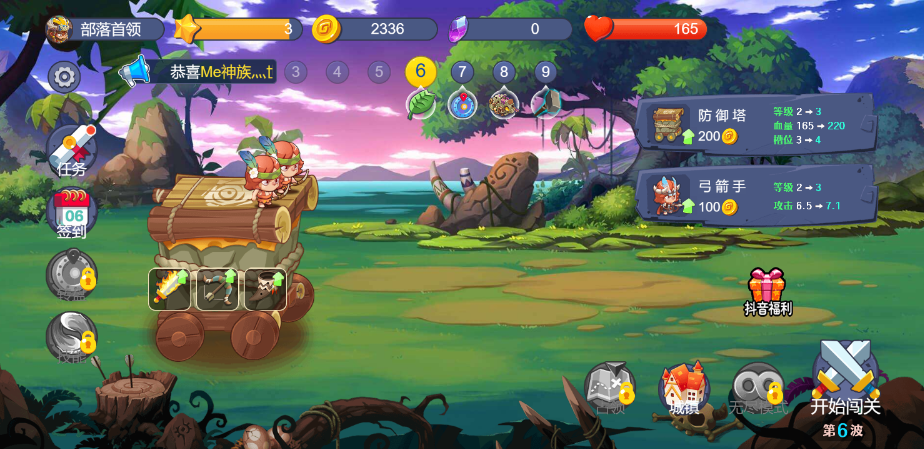Select wave 6 stage marker

point(420,71)
